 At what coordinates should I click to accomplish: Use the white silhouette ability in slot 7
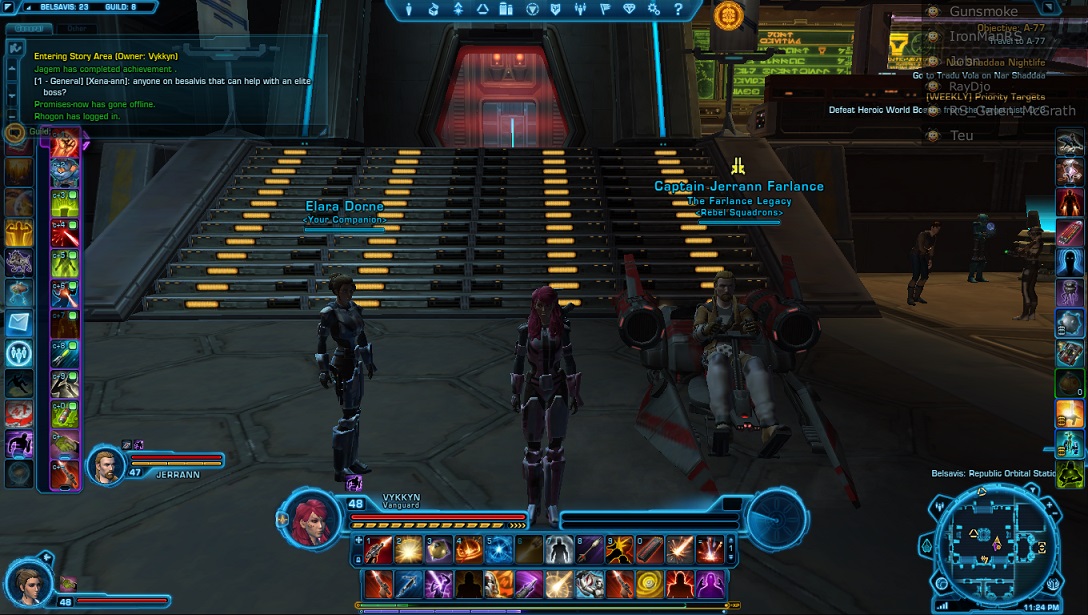pyautogui.click(x=561, y=548)
